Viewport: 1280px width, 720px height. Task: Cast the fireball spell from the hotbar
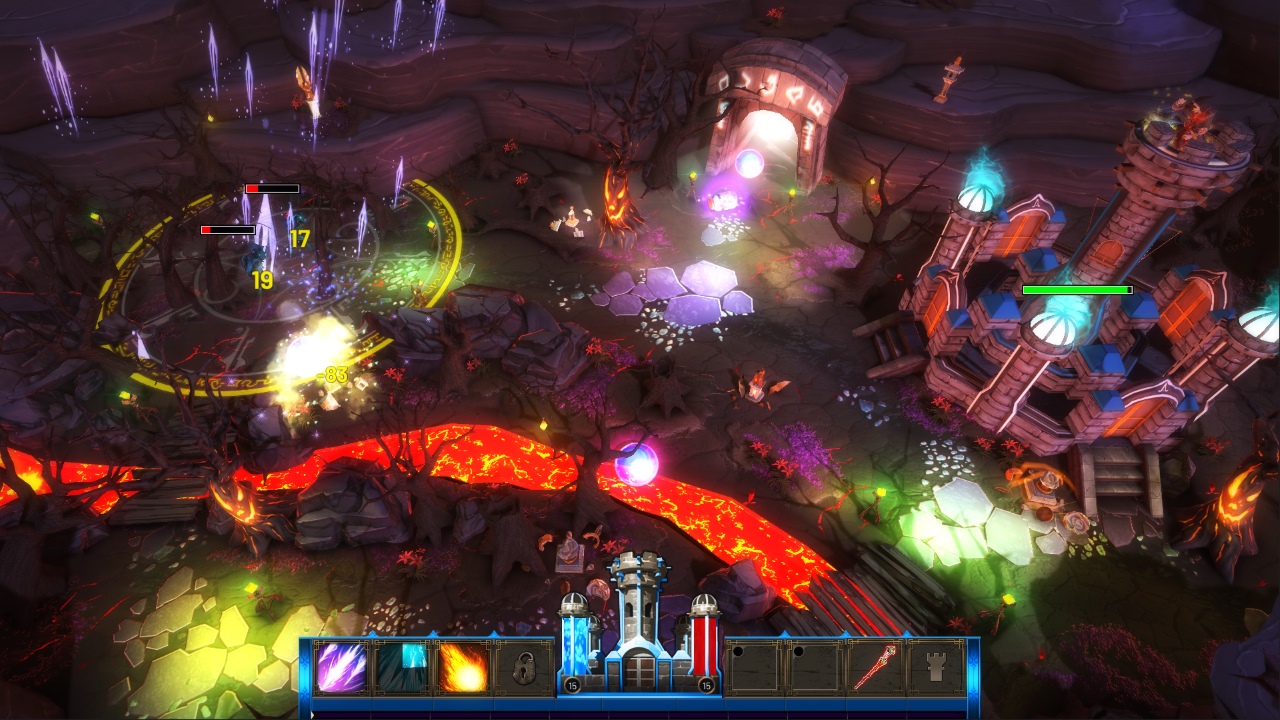point(463,668)
